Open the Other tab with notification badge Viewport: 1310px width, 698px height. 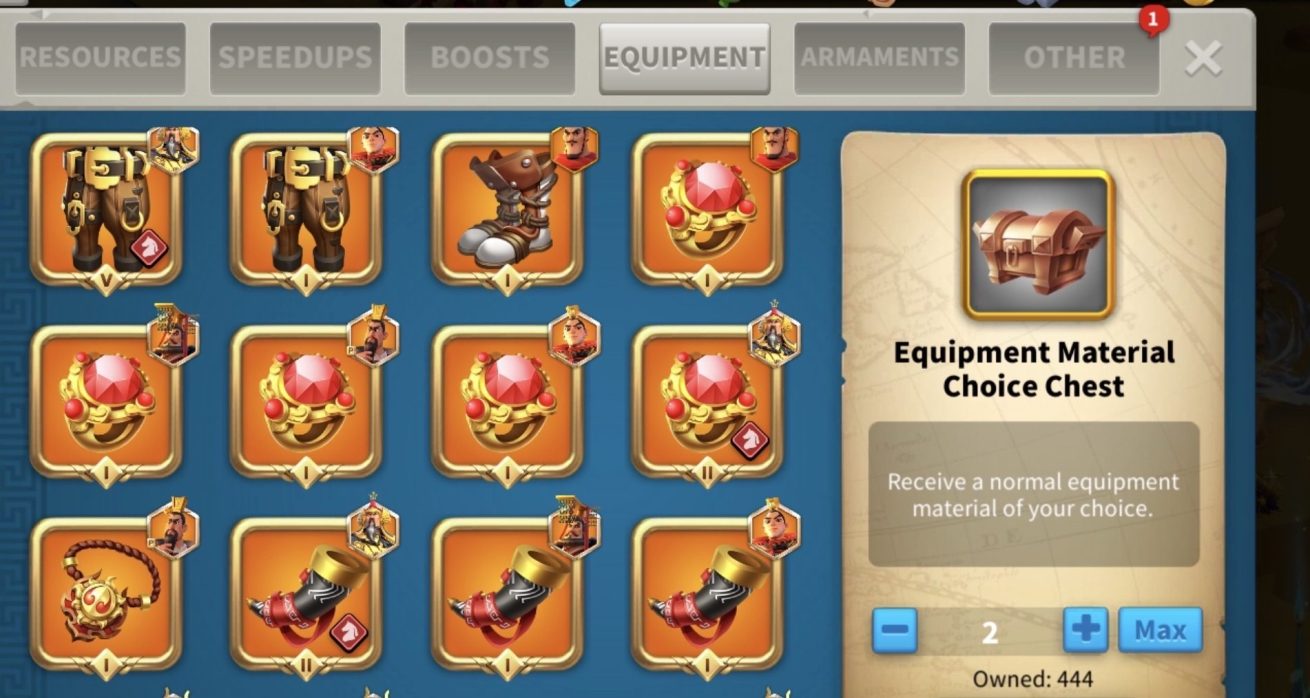pyautogui.click(x=1074, y=58)
